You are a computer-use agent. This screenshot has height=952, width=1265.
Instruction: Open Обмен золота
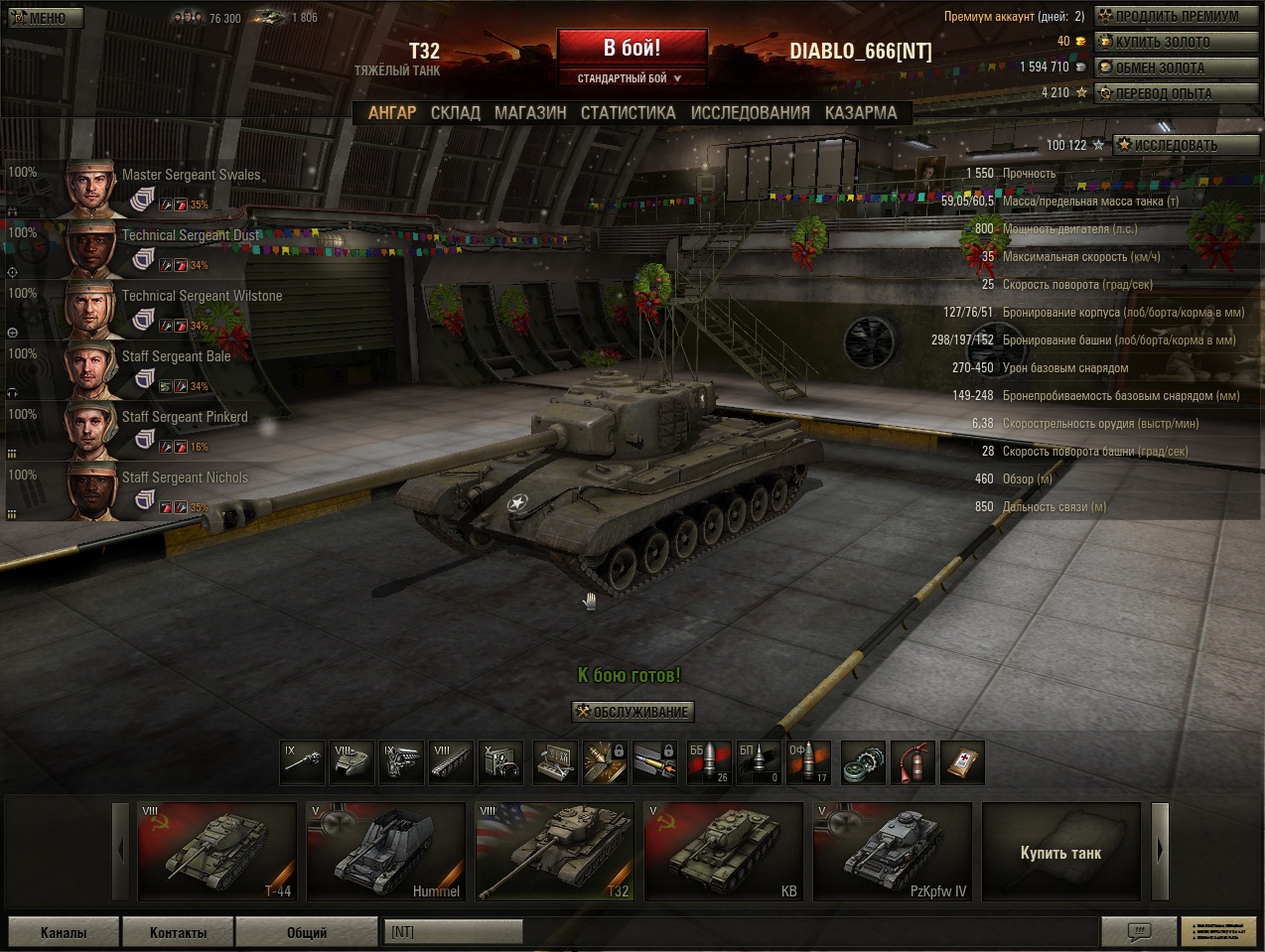pyautogui.click(x=1176, y=68)
